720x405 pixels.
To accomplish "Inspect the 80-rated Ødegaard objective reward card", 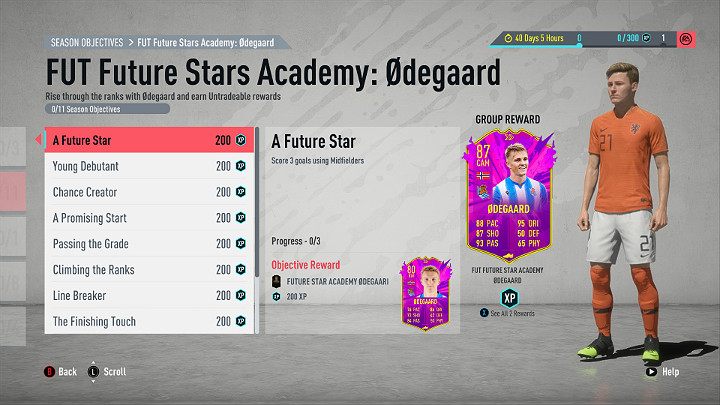I will click(x=427, y=295).
